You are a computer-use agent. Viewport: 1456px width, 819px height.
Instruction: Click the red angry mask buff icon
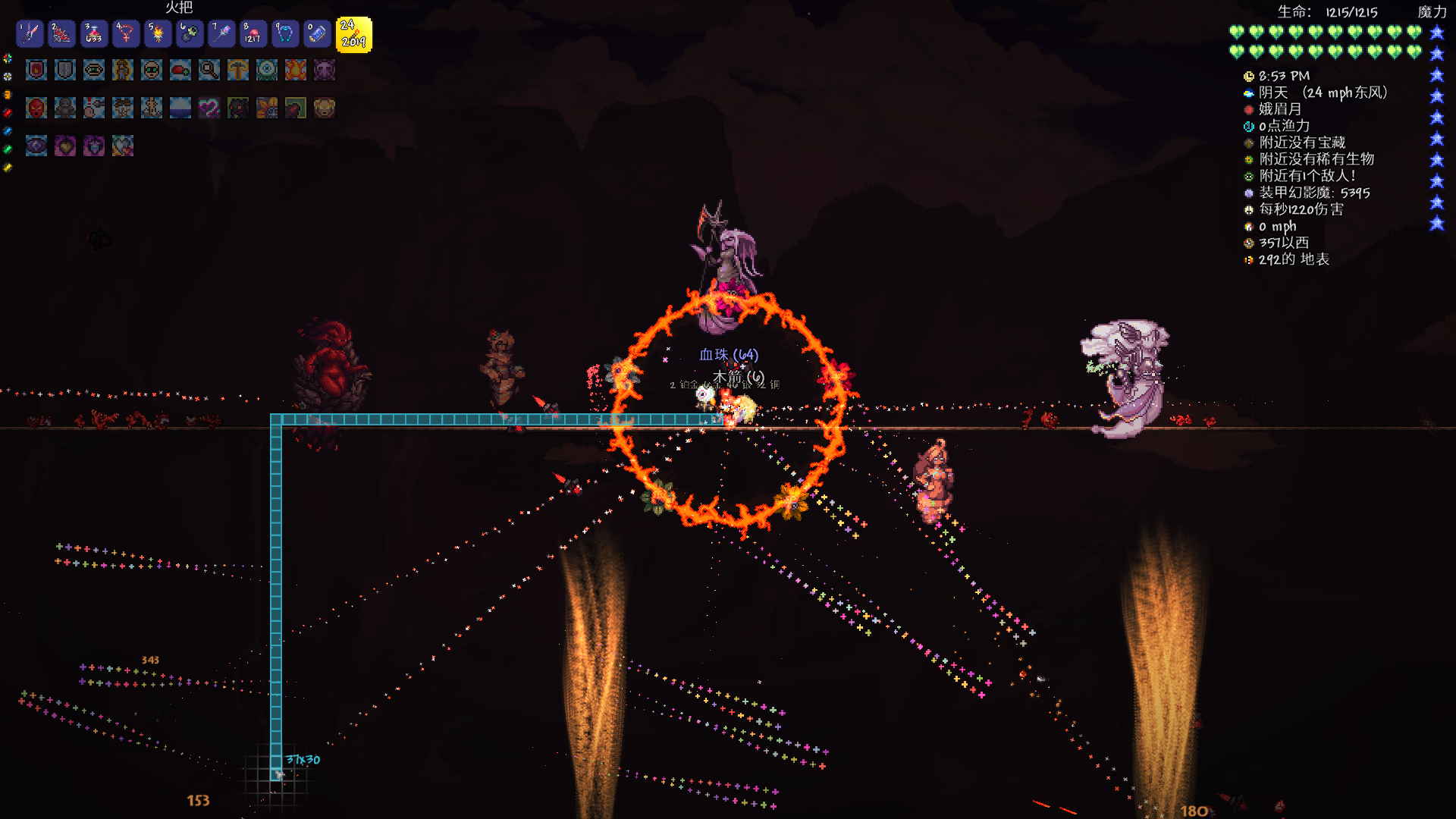[x=36, y=108]
